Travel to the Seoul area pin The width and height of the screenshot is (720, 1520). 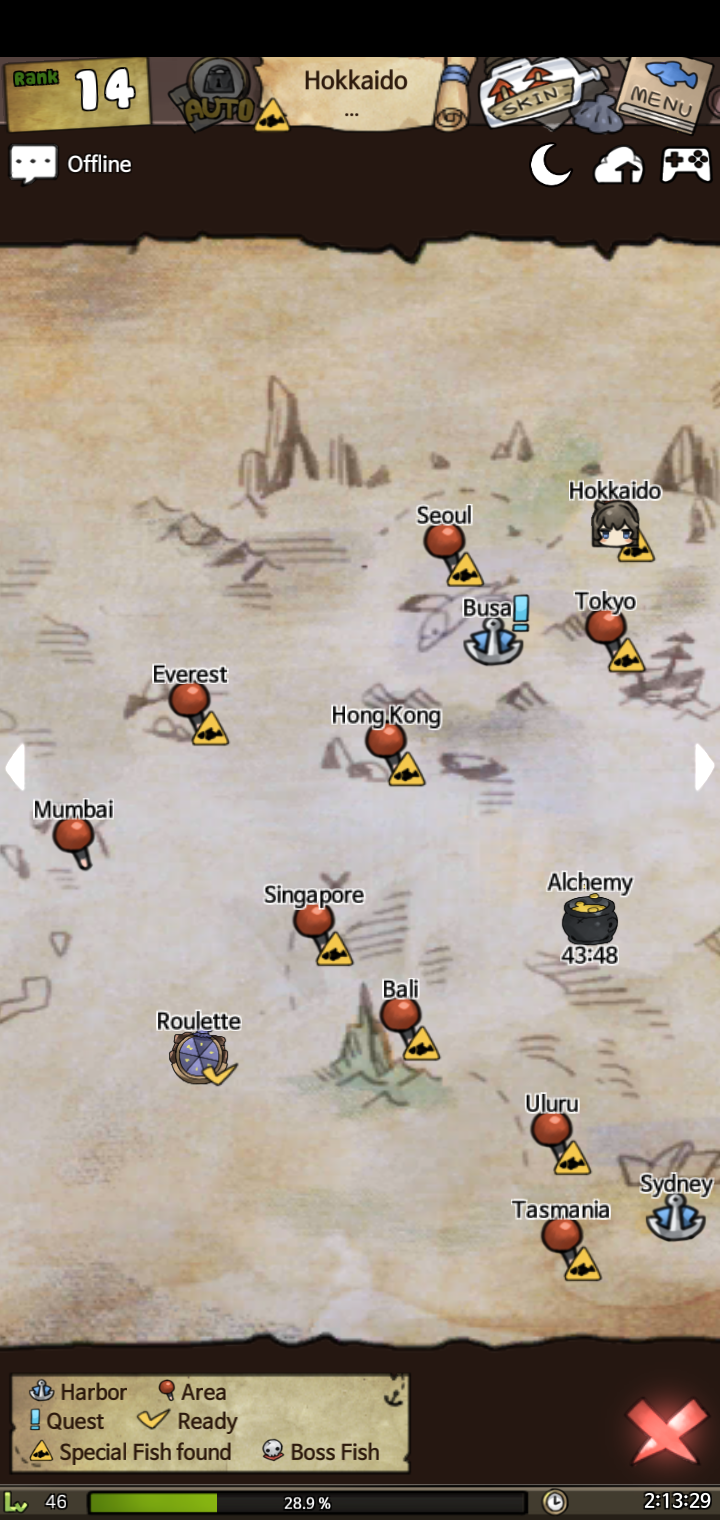coord(444,542)
